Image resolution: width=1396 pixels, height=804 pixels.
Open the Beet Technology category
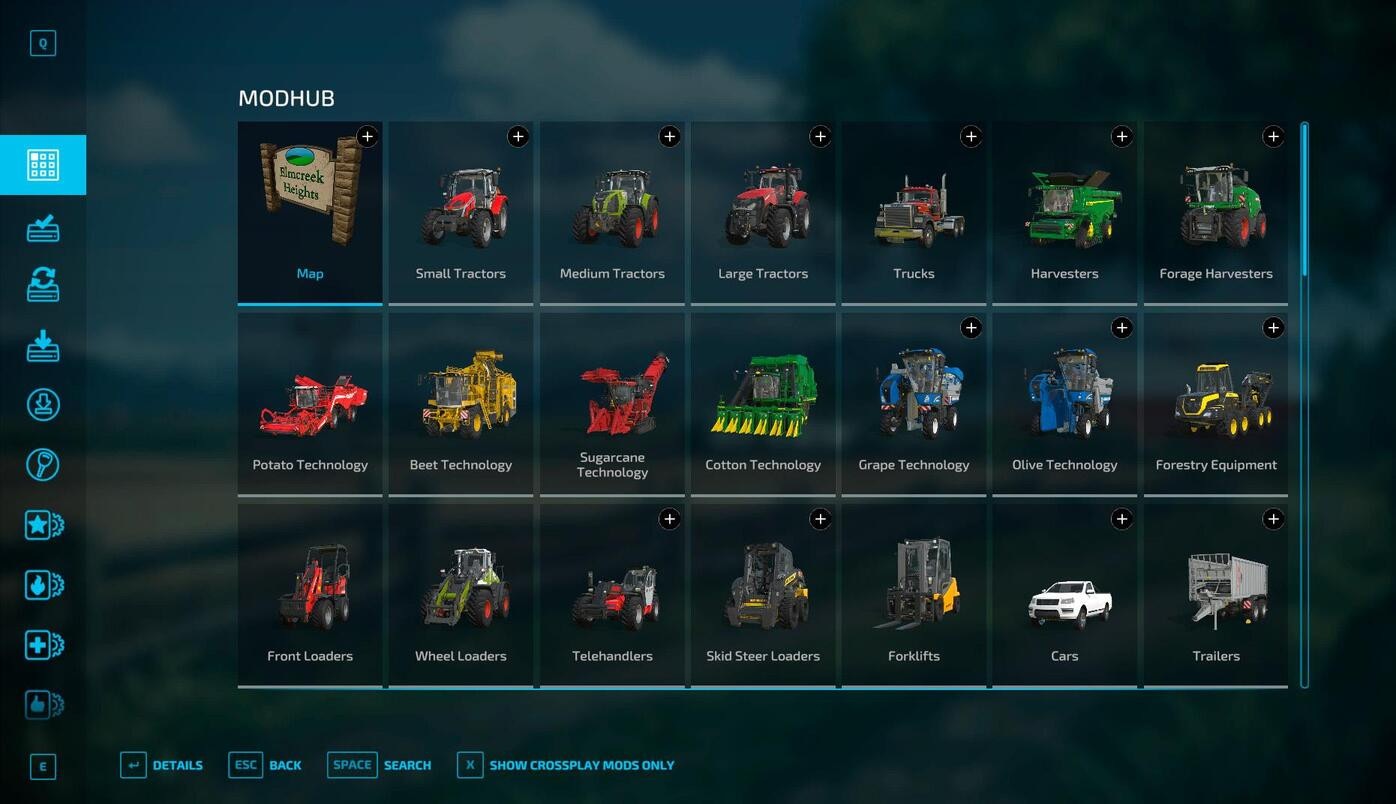point(461,404)
